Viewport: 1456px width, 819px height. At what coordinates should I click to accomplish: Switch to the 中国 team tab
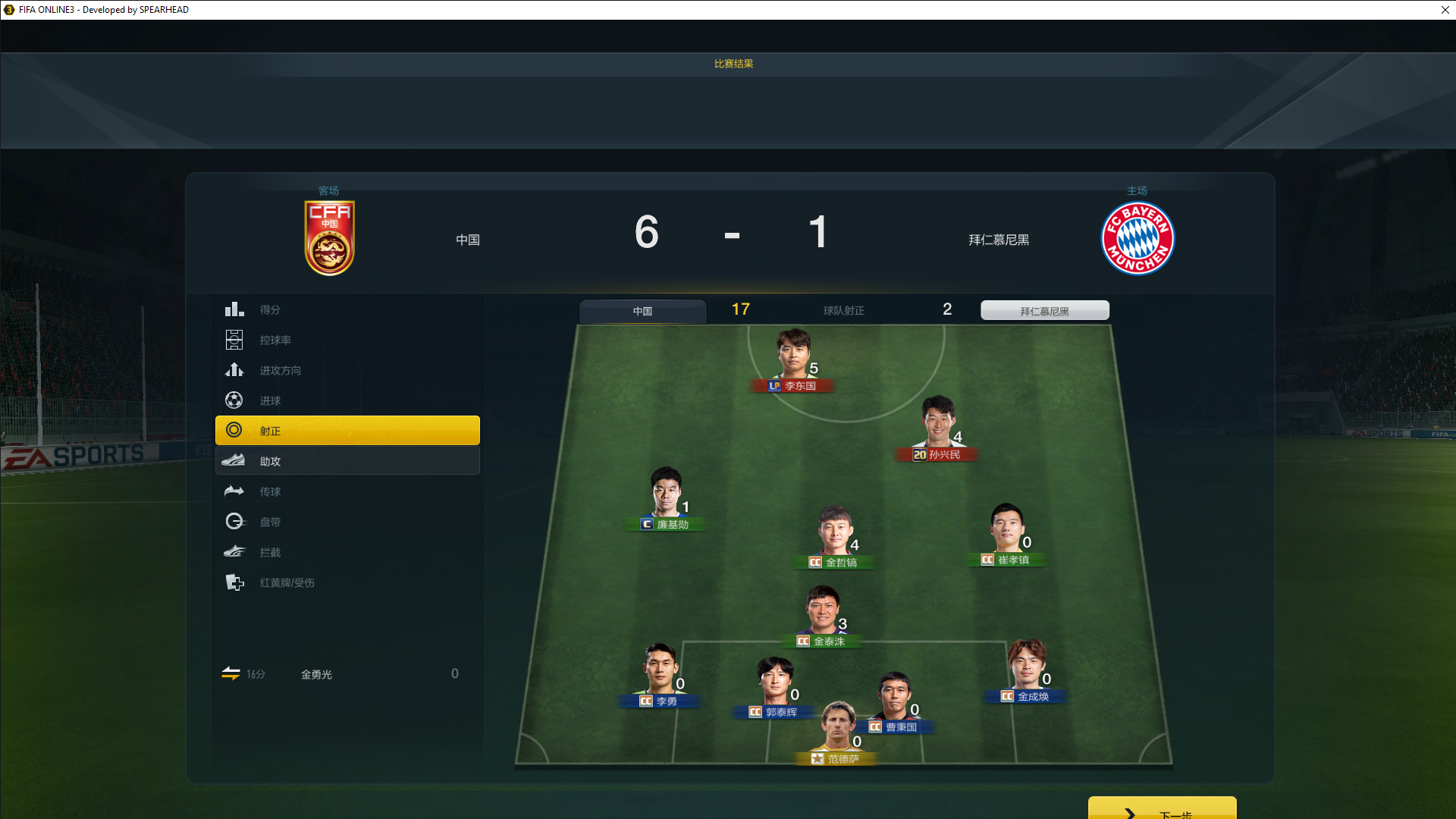pos(642,311)
